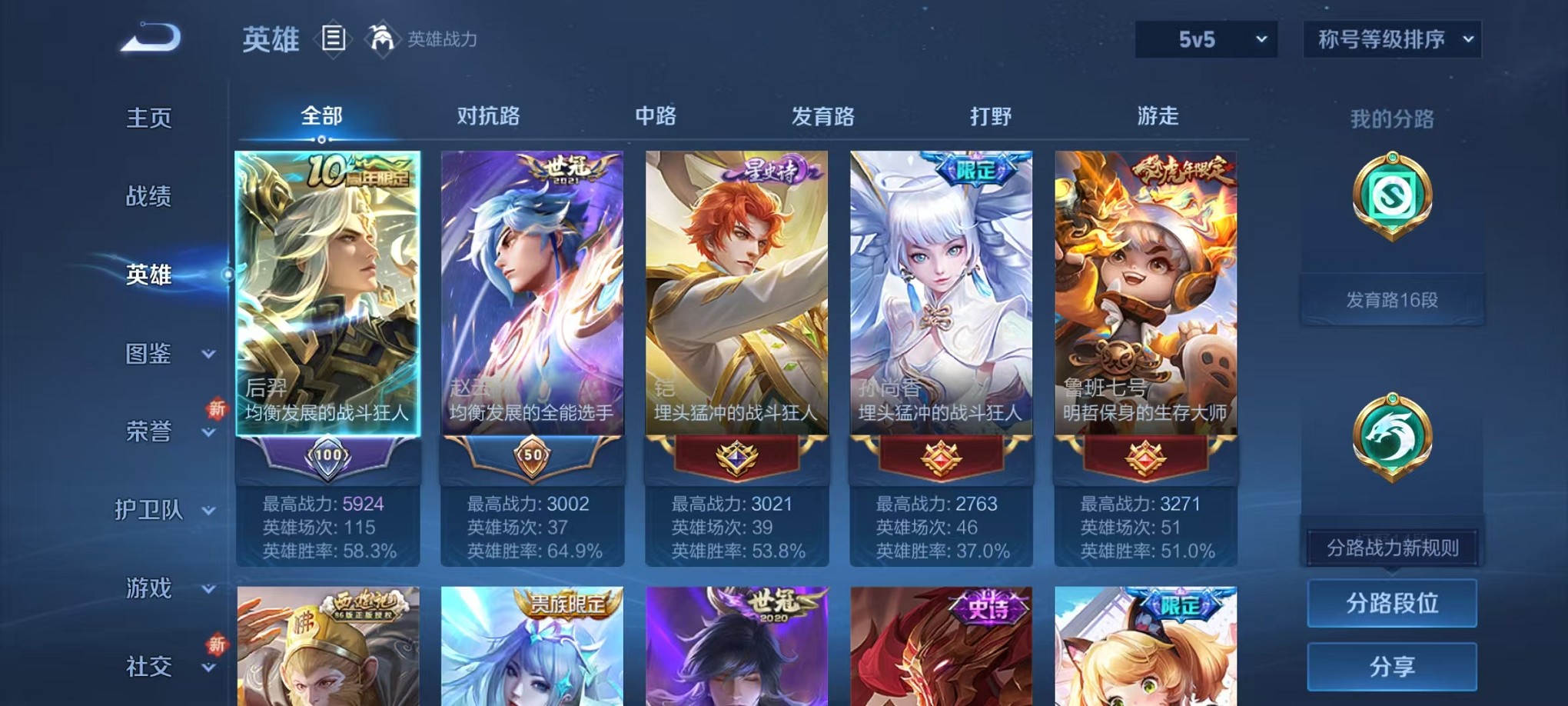Screen dimensions: 1568x706
Task: Open the hero list icon beside 英雄 title
Action: pyautogui.click(x=333, y=38)
